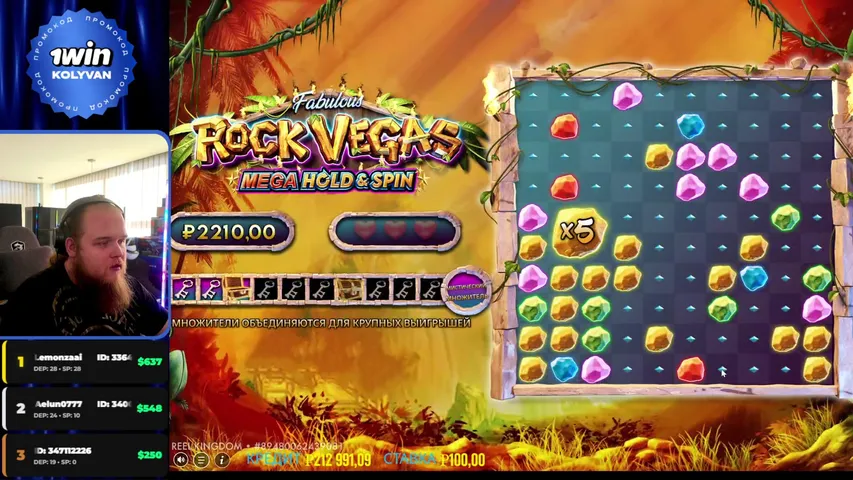The height and width of the screenshot is (480, 853).
Task: Open the slot's hamburger menu
Action: [x=201, y=460]
